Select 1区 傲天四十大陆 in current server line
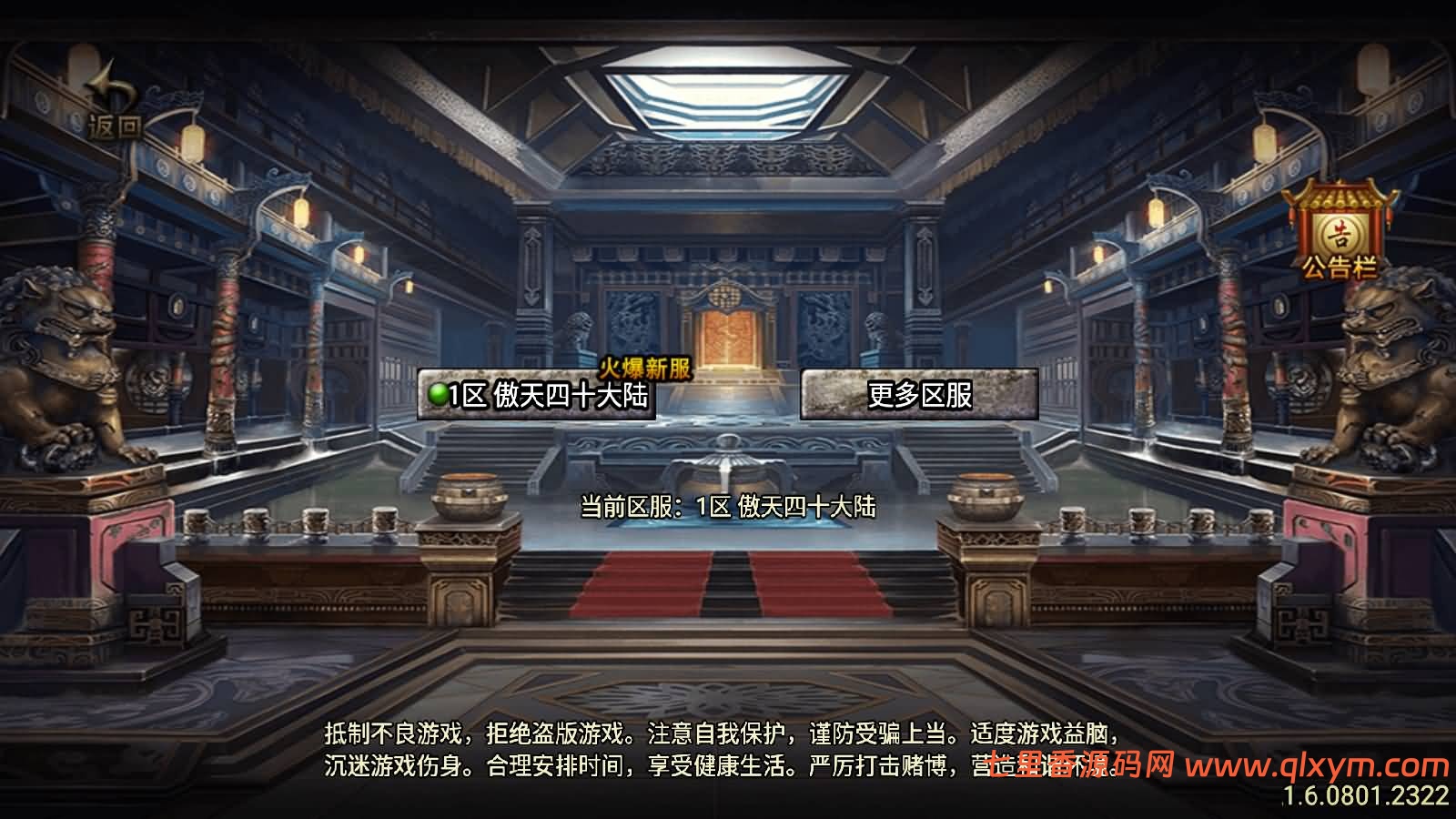This screenshot has width=1456, height=819. point(784,507)
